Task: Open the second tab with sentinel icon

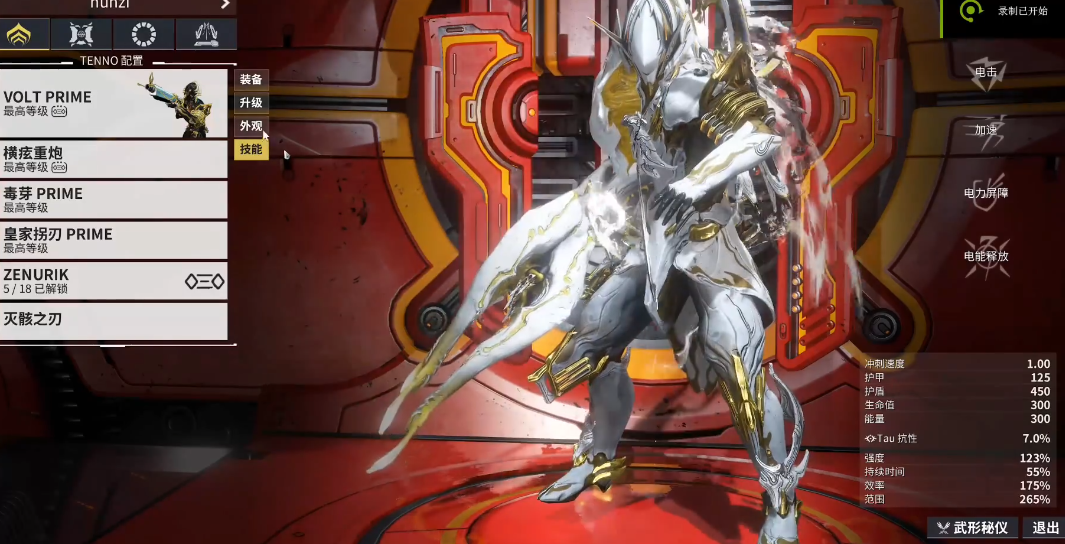Action: (x=83, y=35)
